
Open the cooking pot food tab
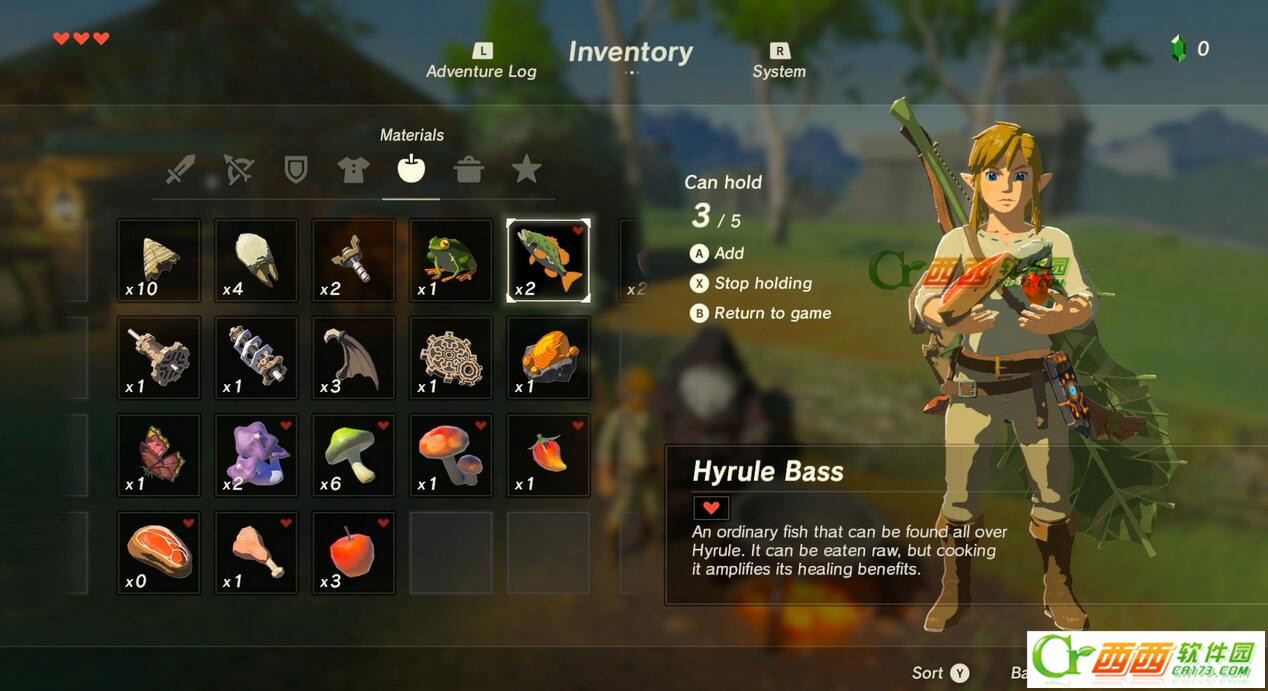tap(468, 170)
